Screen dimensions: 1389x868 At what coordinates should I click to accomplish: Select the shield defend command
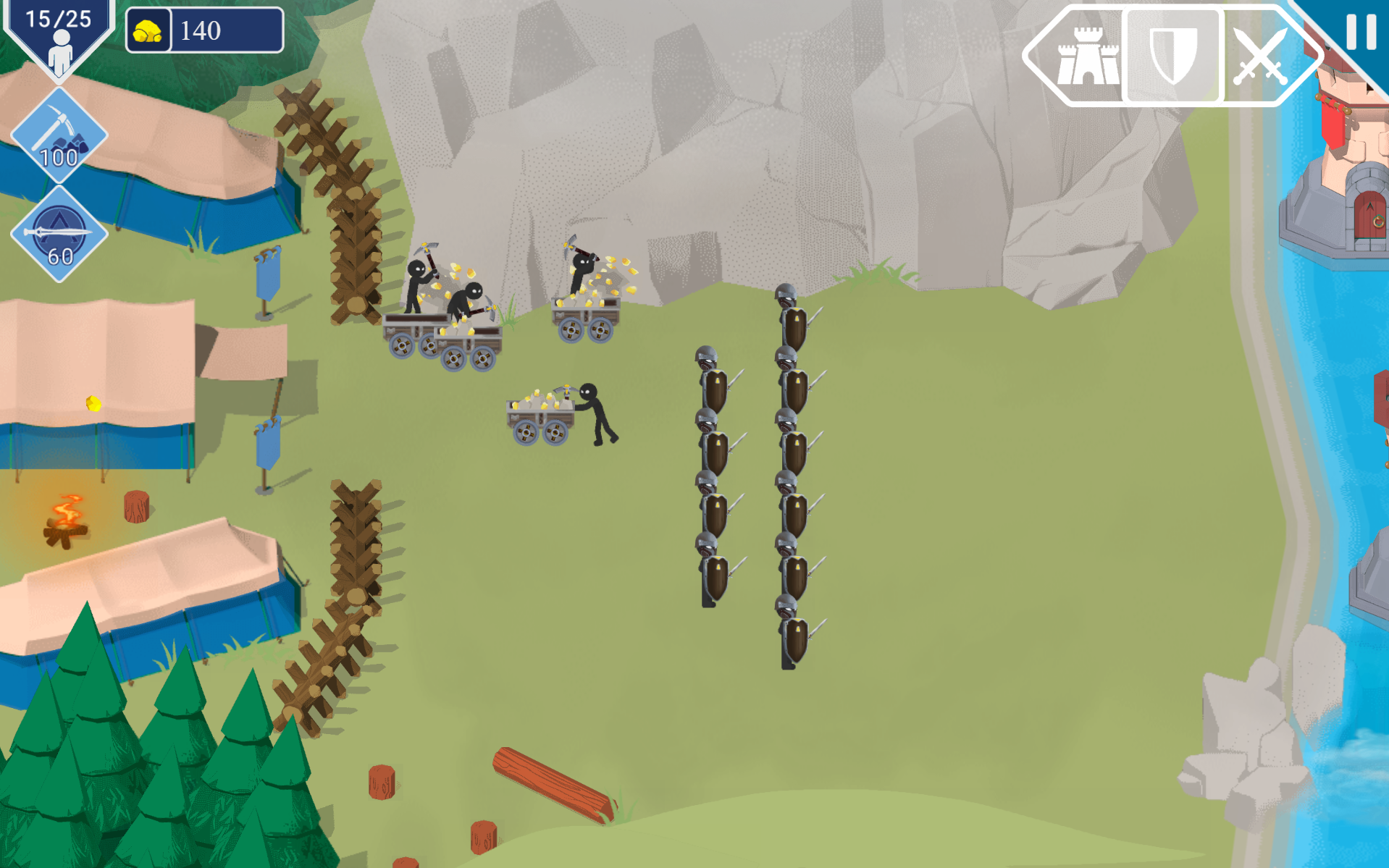tap(1173, 56)
